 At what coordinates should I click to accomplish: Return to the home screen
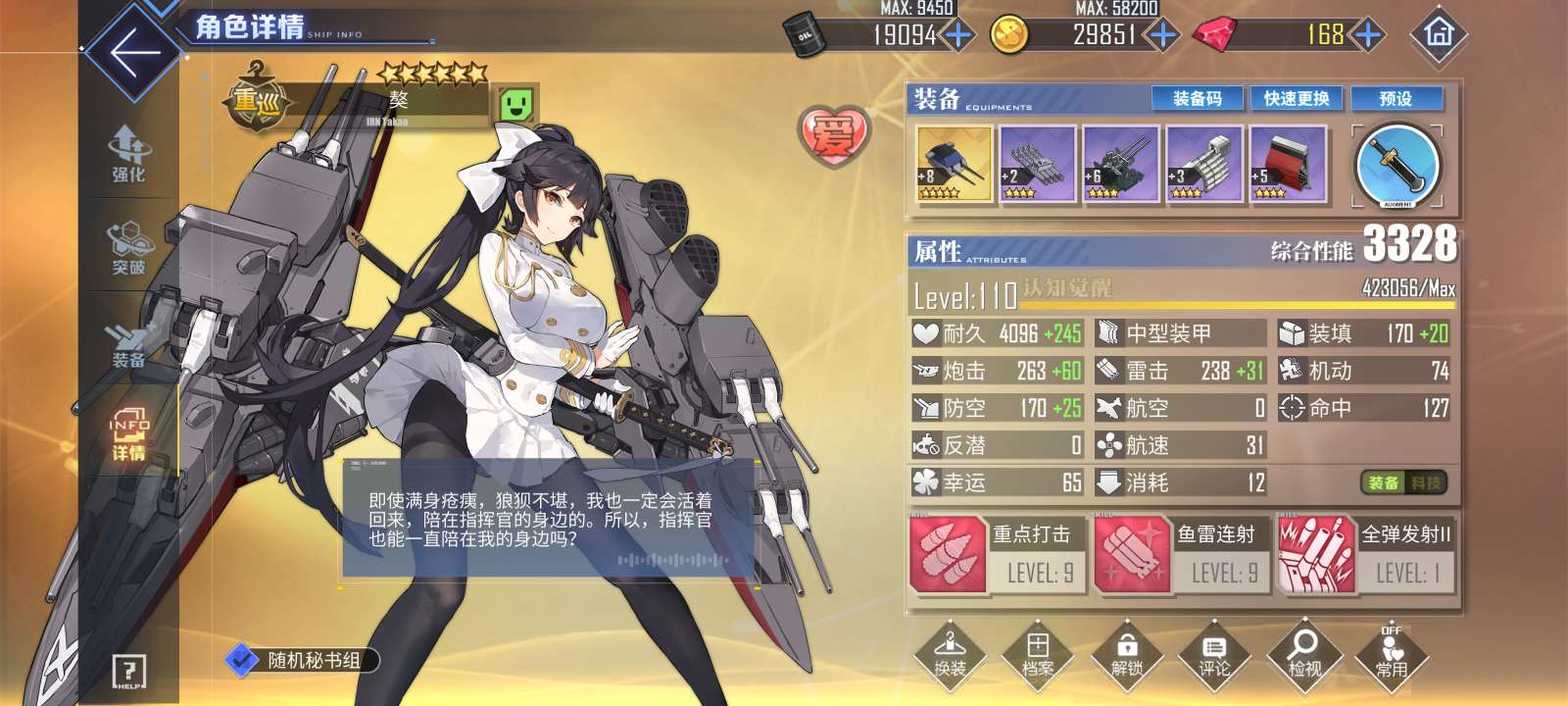(x=1439, y=35)
